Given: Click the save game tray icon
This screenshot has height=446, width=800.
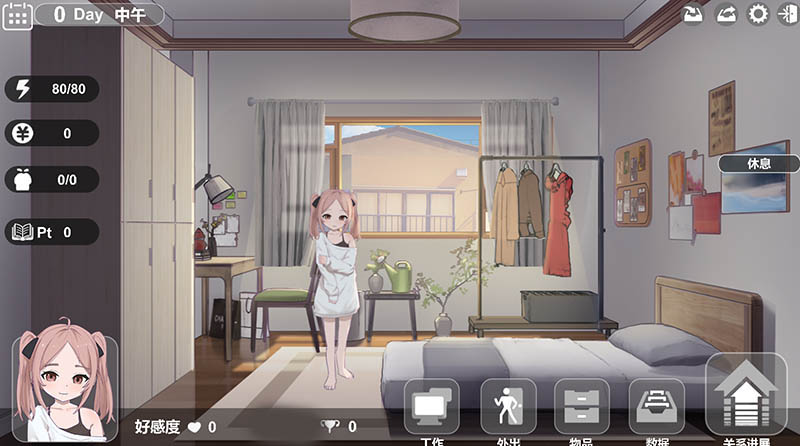Looking at the screenshot, I should point(693,14).
